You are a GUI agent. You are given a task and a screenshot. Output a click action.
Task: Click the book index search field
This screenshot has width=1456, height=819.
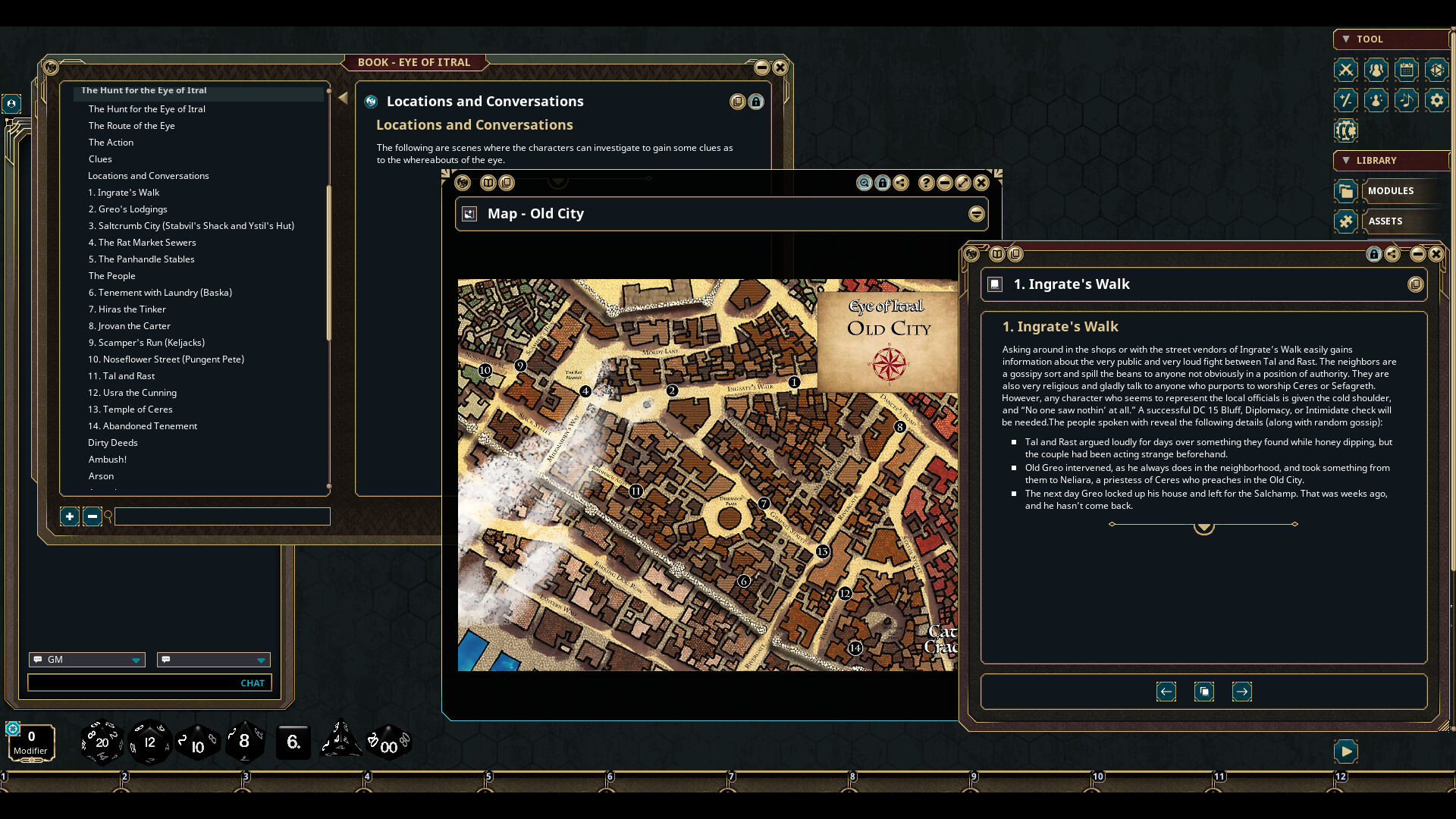[x=222, y=517]
